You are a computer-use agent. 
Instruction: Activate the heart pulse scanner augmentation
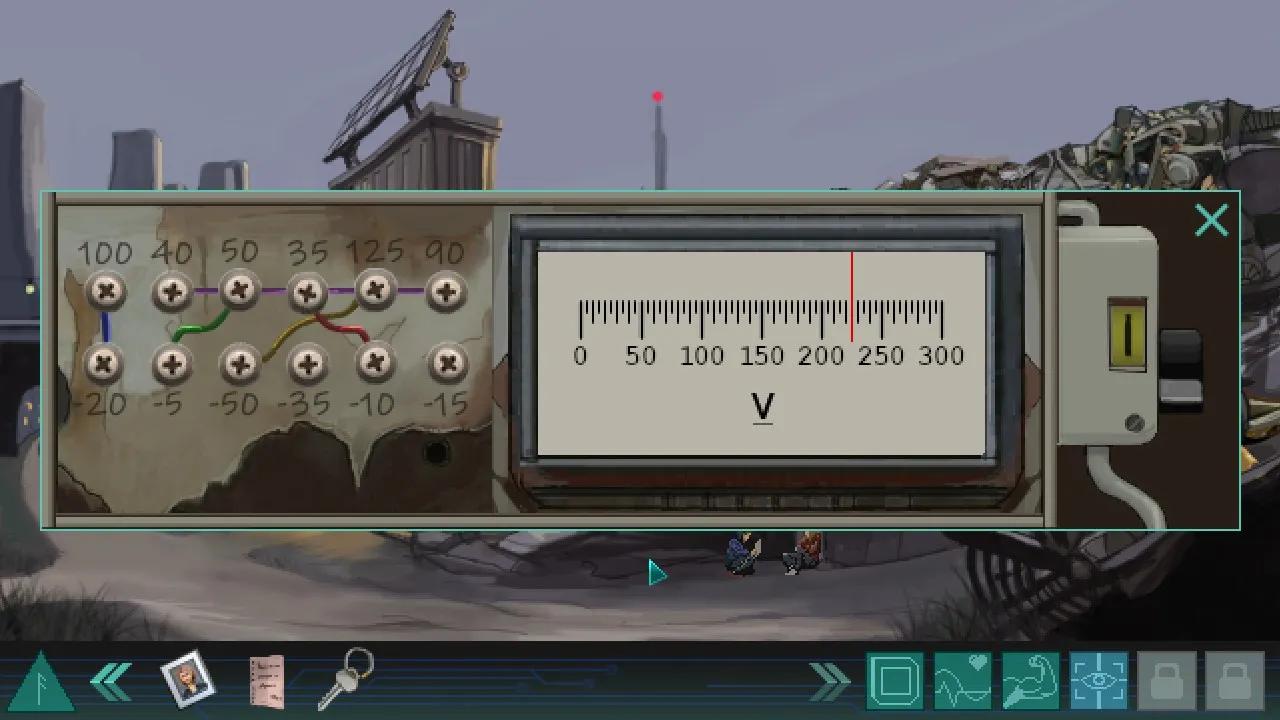(x=962, y=679)
